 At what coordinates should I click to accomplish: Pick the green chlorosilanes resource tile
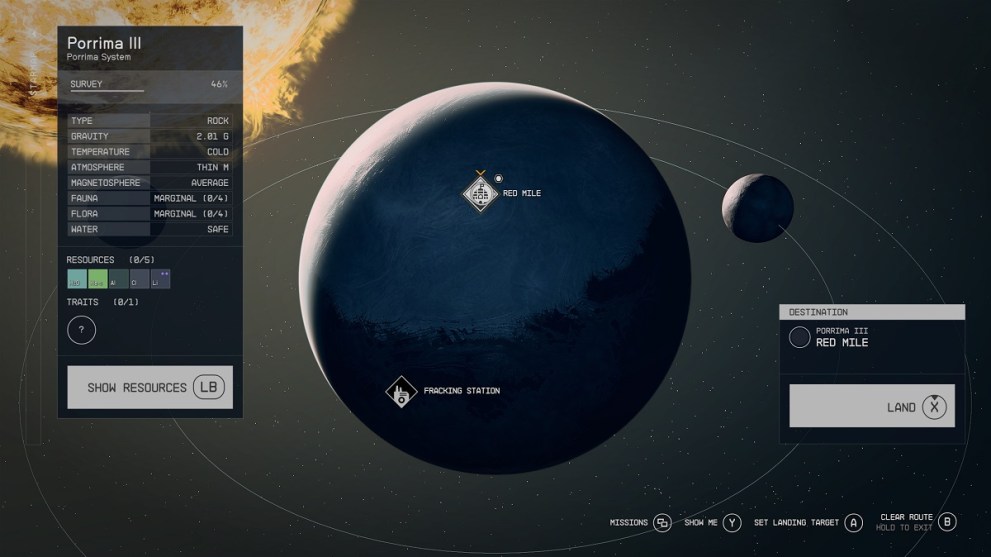pos(98,279)
